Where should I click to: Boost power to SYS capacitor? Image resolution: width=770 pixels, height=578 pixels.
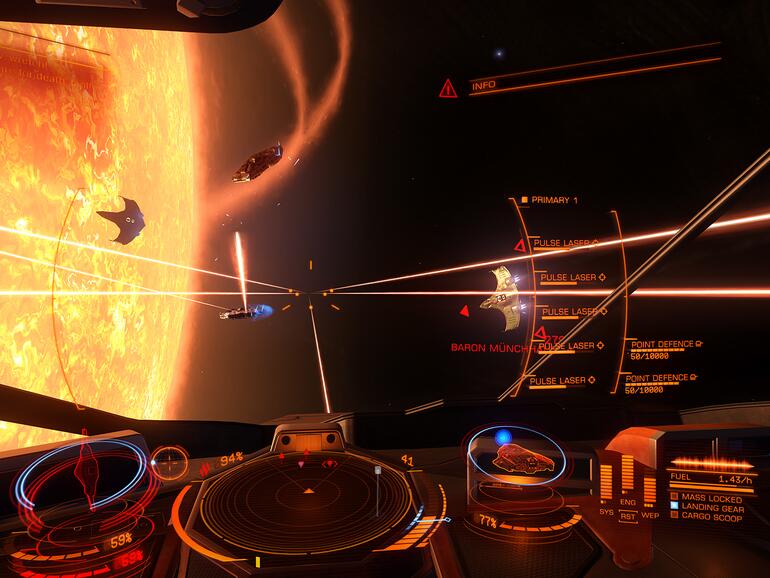[x=606, y=510]
